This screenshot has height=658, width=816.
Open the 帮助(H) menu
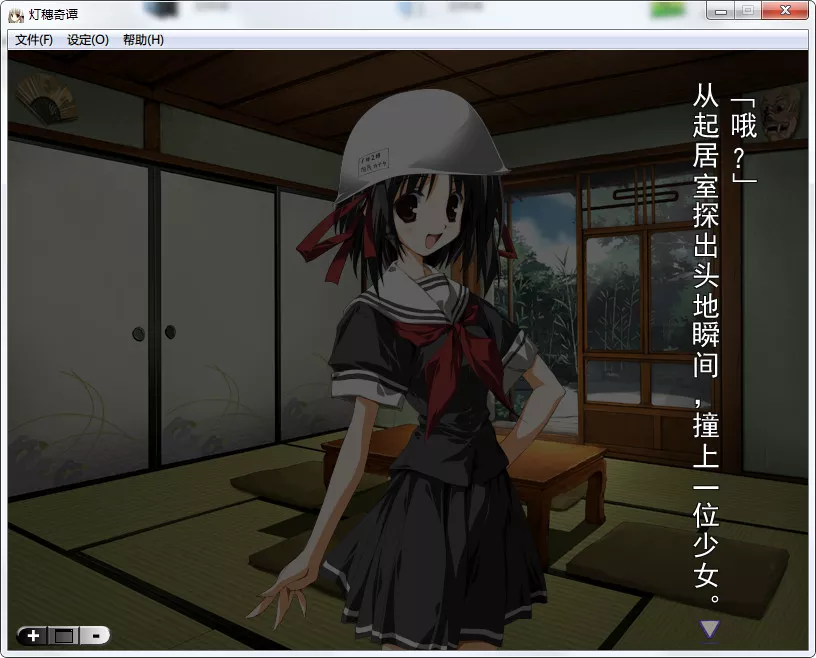tap(143, 40)
